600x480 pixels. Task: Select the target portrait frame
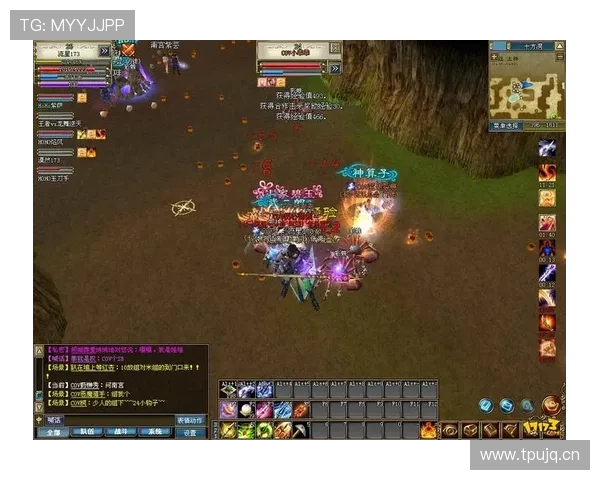click(x=291, y=58)
